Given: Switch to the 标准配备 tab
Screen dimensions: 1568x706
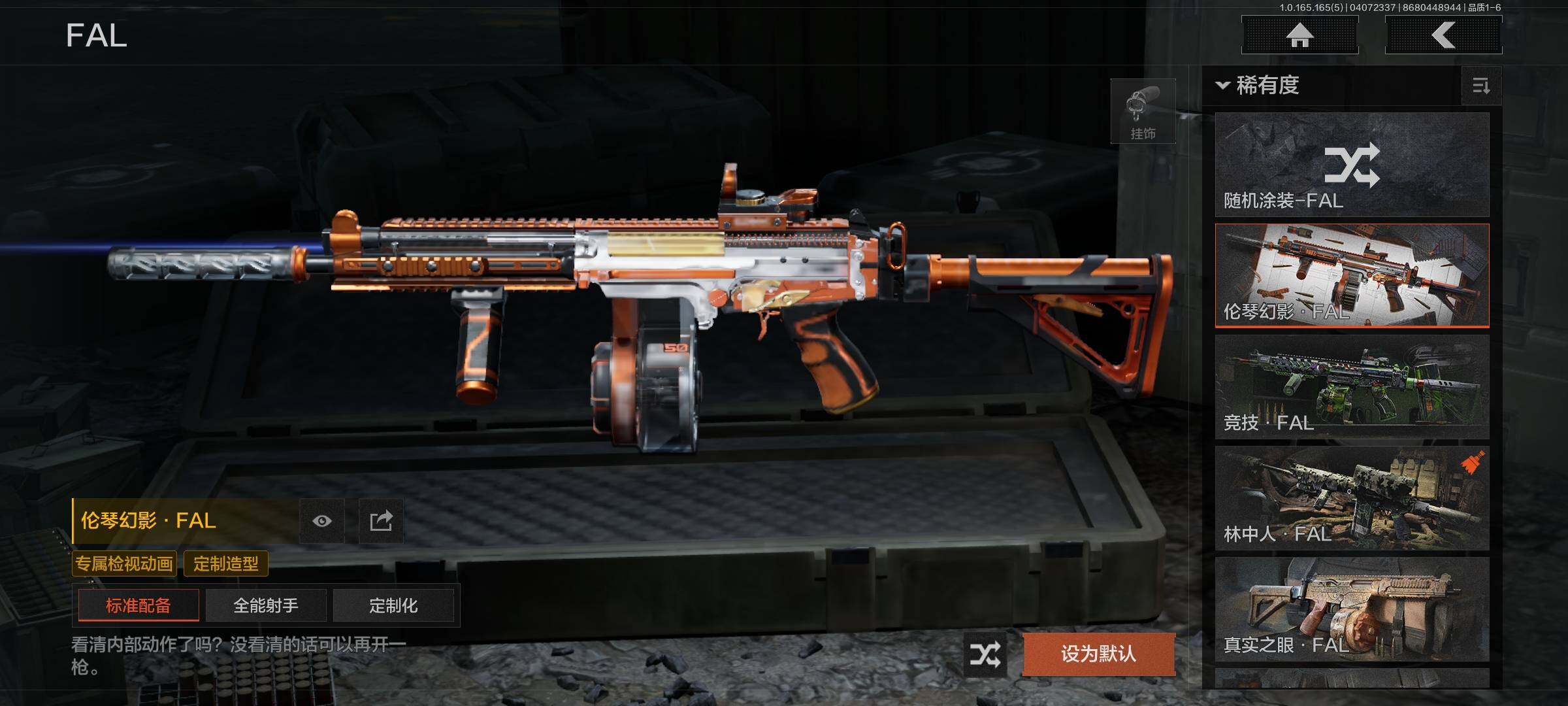Looking at the screenshot, I should click(139, 605).
